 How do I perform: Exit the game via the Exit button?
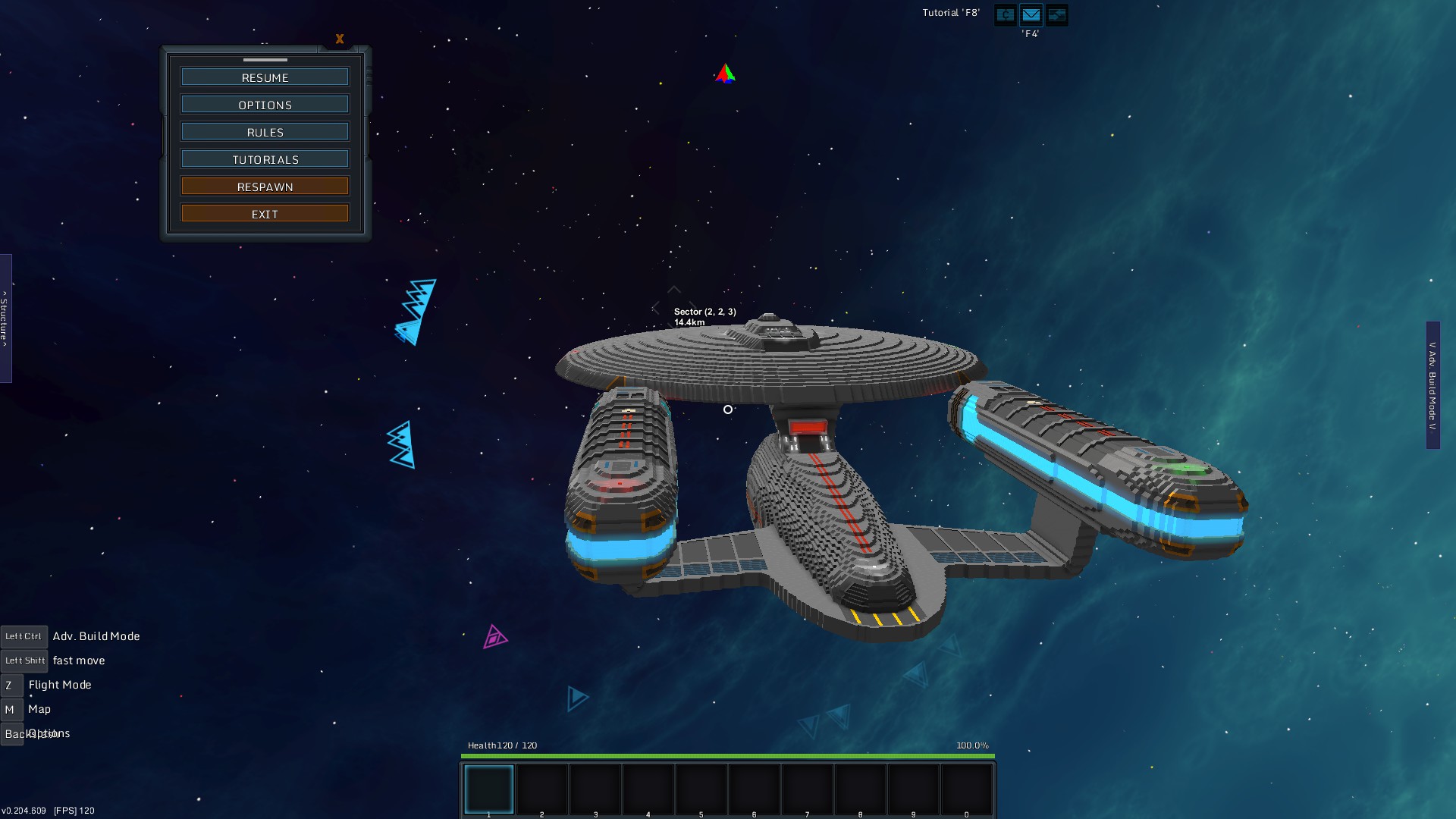(x=265, y=214)
